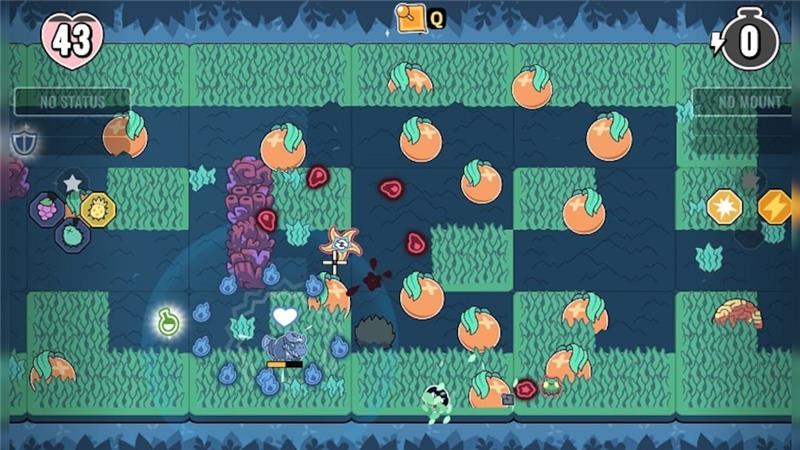Select the yellow spiky fruit item slot
The image size is (800, 450).
pos(97,209)
